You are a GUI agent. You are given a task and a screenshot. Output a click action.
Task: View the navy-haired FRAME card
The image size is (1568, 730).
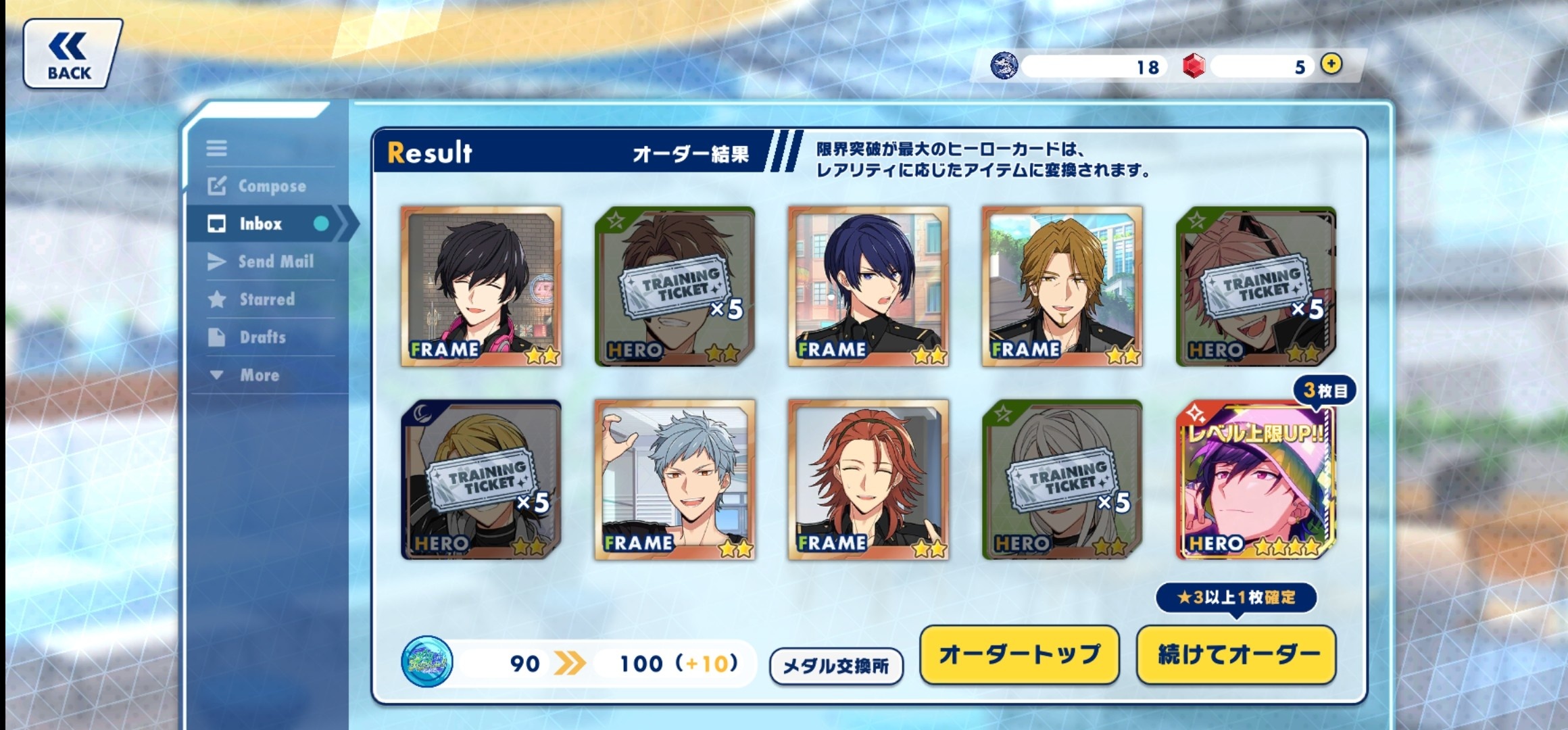pyautogui.click(x=868, y=287)
